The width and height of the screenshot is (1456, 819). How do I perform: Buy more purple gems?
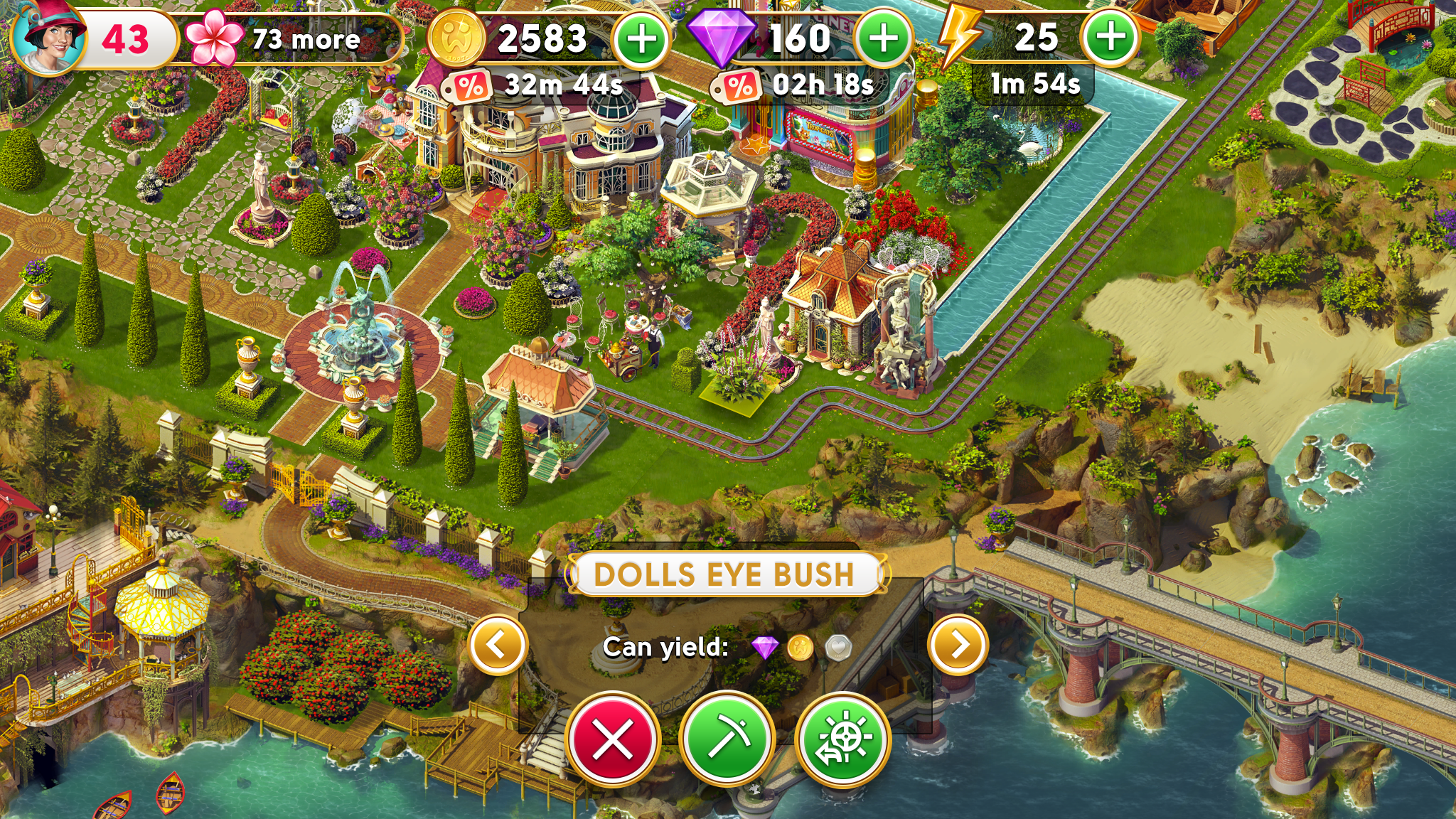884,39
